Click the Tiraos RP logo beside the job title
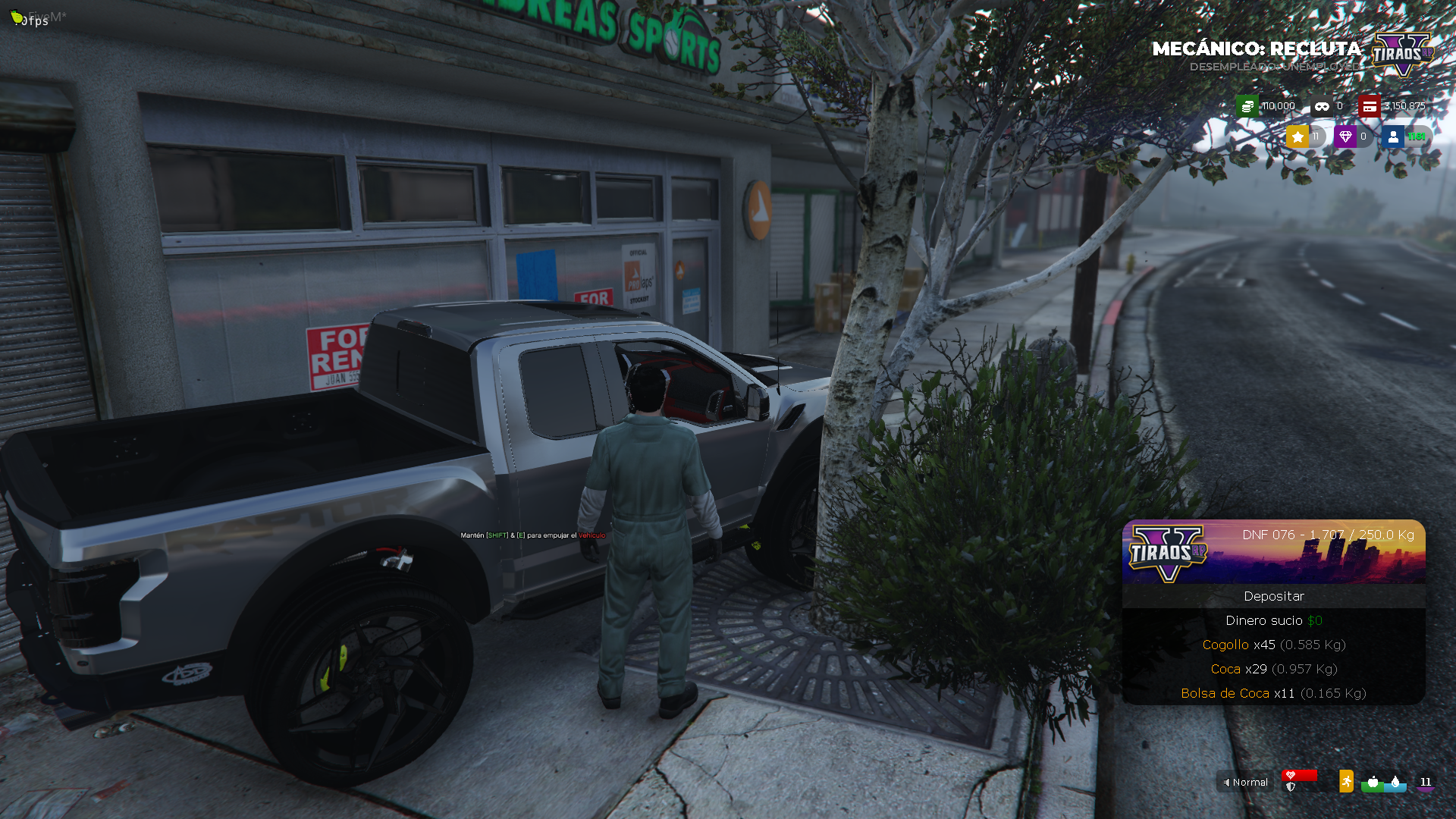Viewport: 1456px width, 819px height. pos(1402,55)
